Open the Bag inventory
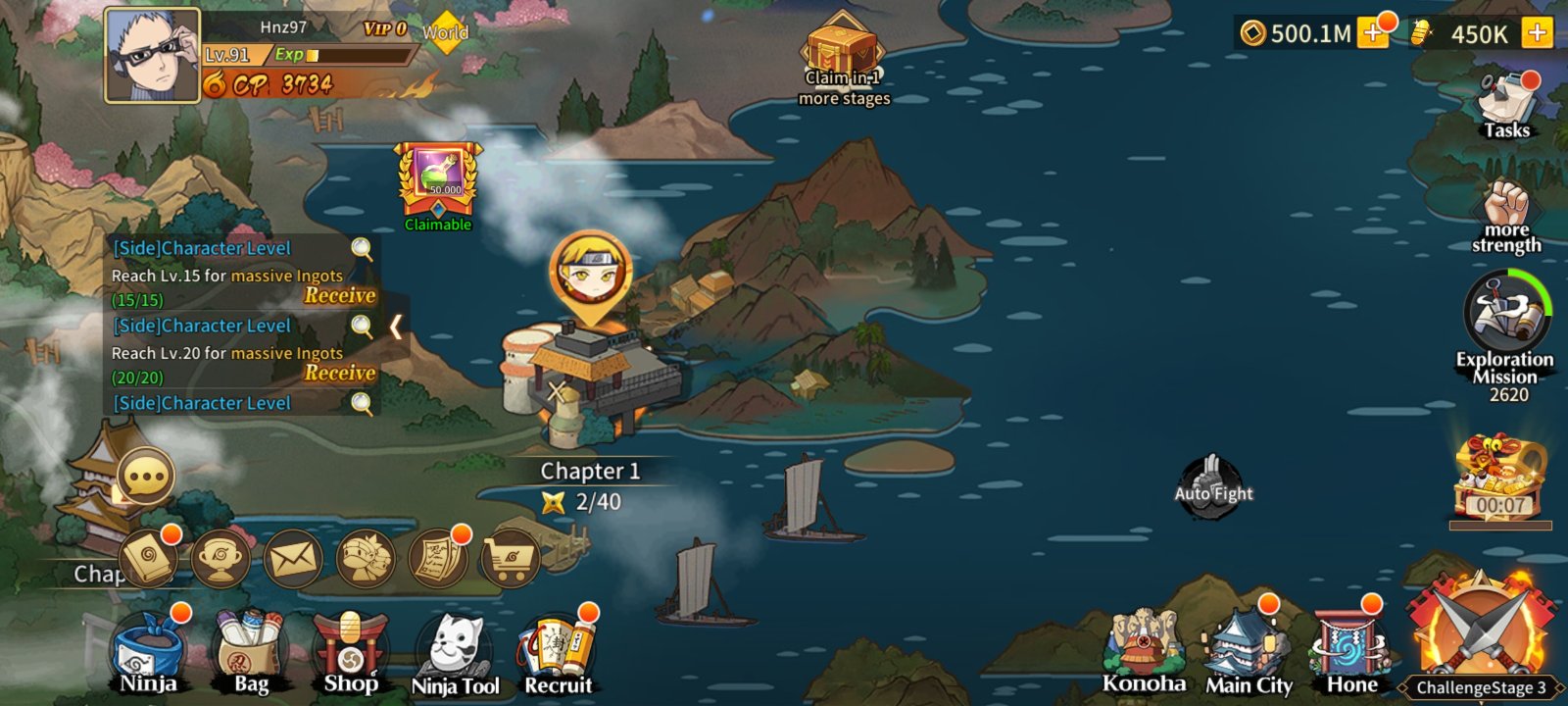 coord(251,653)
